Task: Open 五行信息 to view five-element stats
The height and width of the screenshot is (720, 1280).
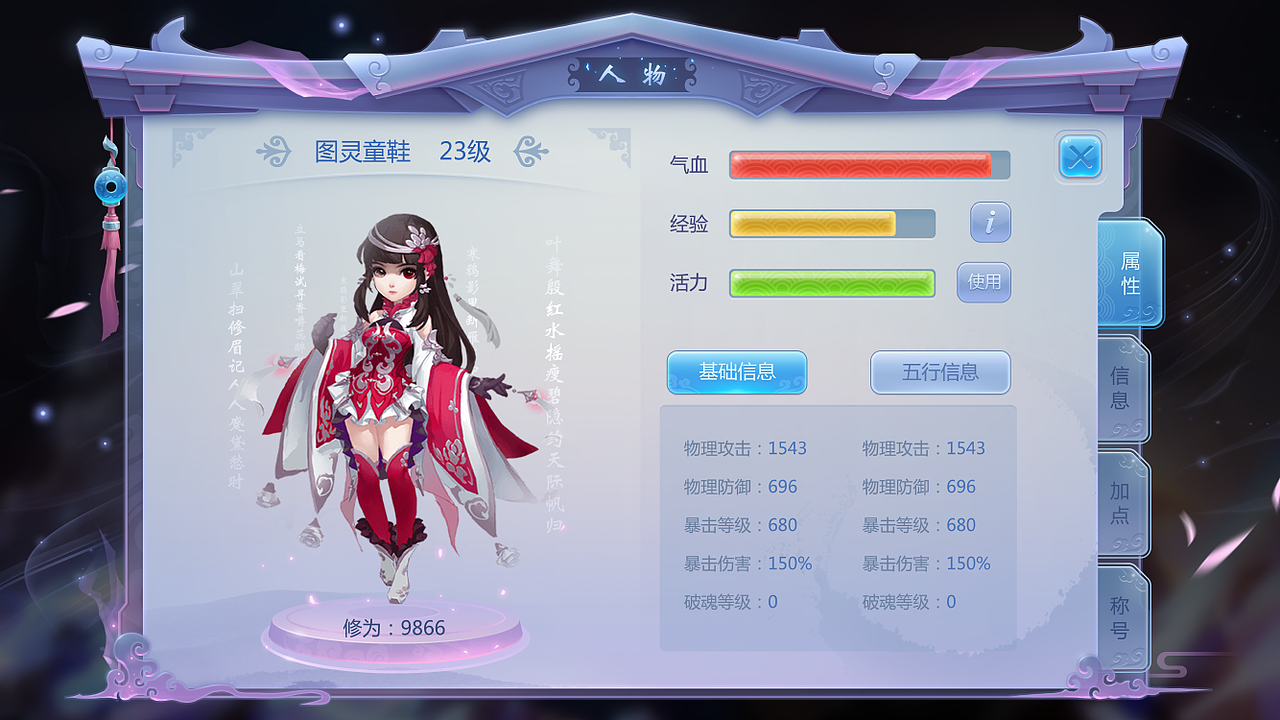Action: click(x=941, y=372)
